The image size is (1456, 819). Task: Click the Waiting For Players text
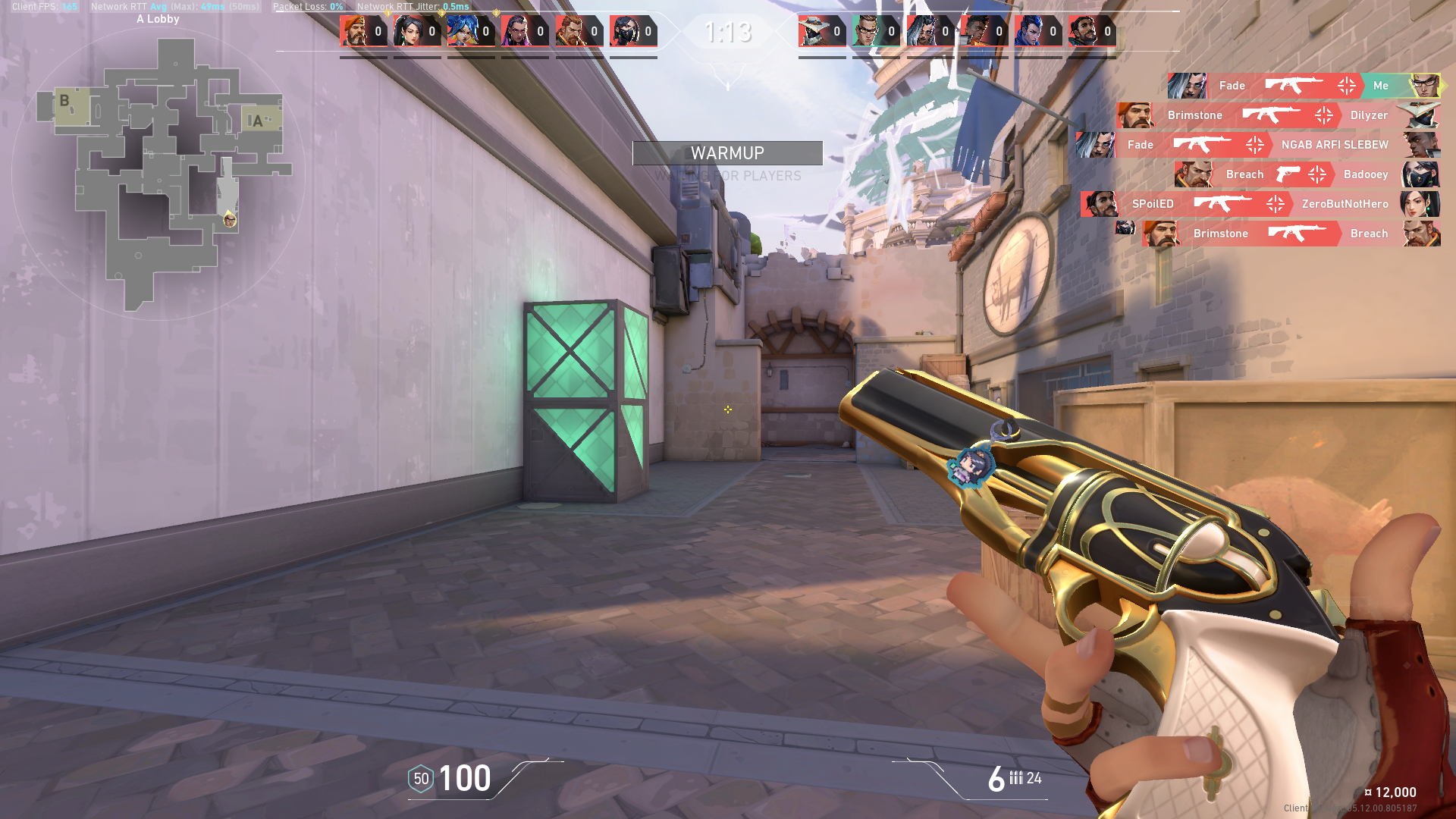pyautogui.click(x=727, y=175)
